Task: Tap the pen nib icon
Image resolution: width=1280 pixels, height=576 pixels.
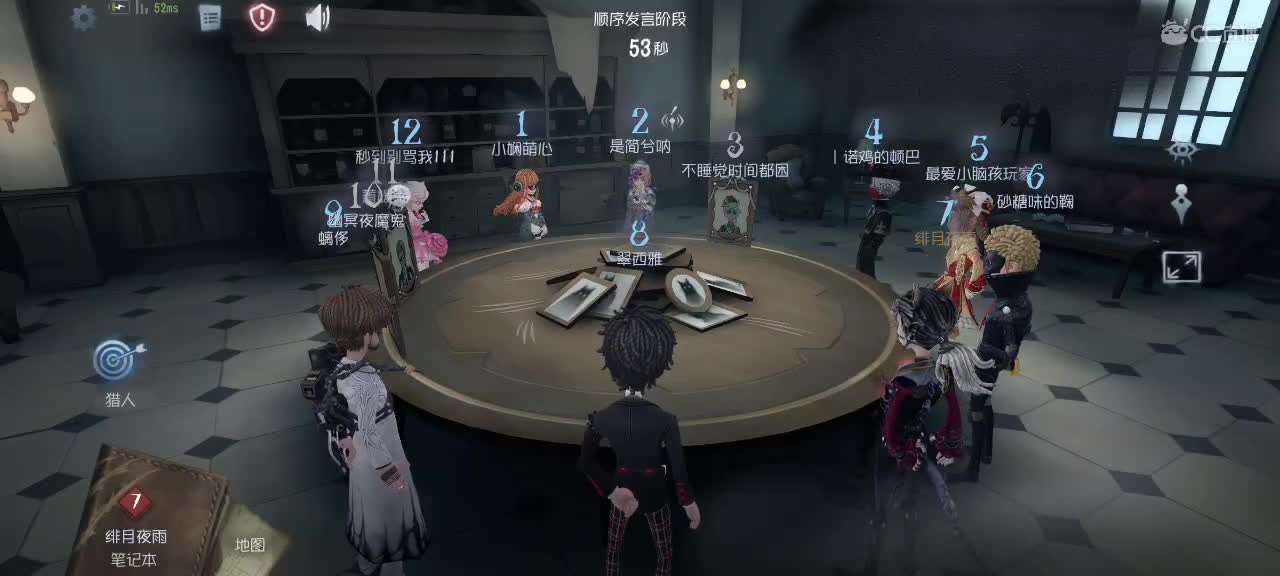Action: pyautogui.click(x=1180, y=204)
